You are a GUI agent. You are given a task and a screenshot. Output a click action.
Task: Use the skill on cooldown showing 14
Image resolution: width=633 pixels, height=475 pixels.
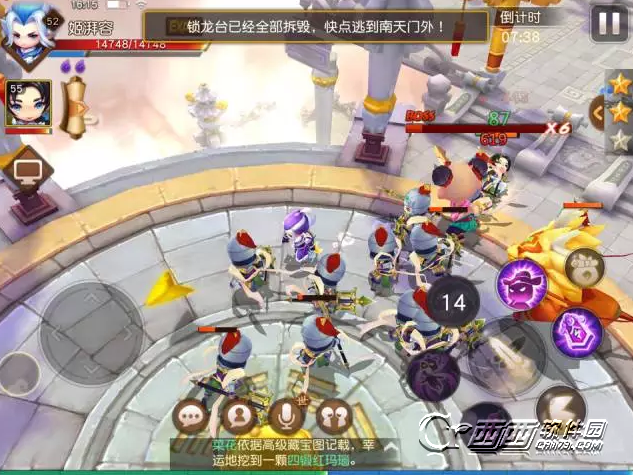pos(453,301)
